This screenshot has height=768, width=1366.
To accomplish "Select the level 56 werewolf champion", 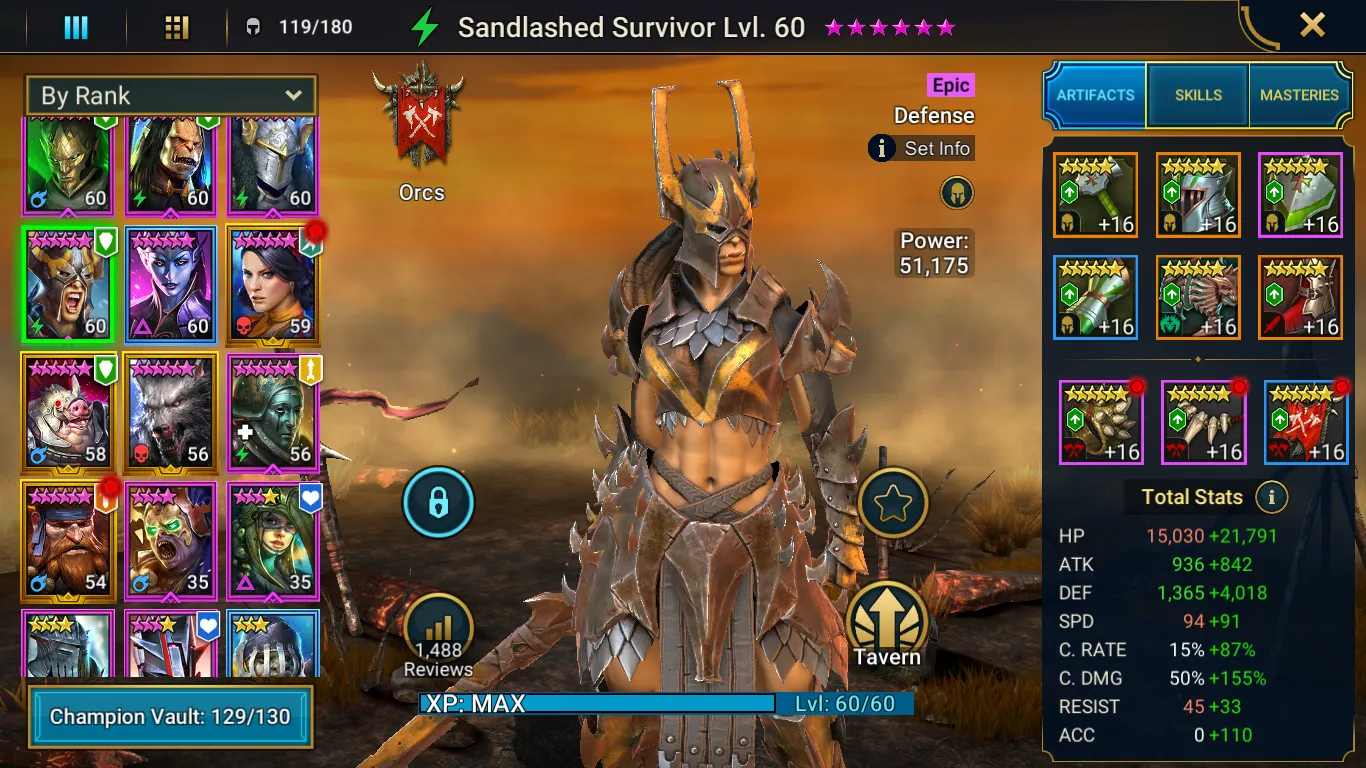I will pos(171,412).
